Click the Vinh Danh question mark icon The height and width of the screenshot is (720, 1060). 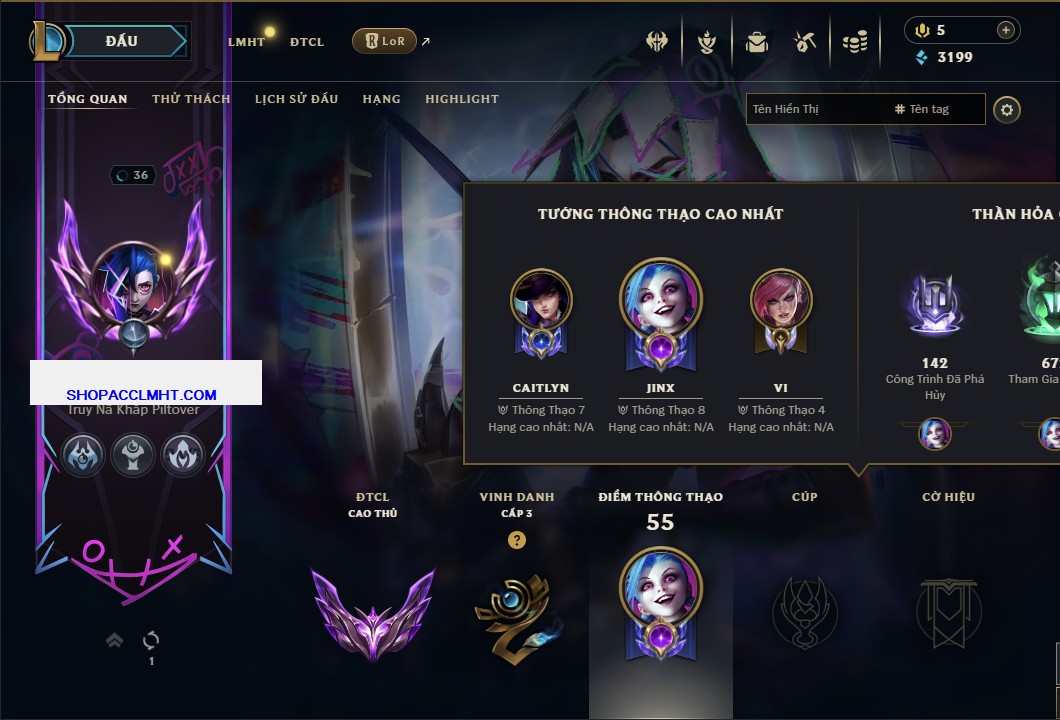point(516,540)
